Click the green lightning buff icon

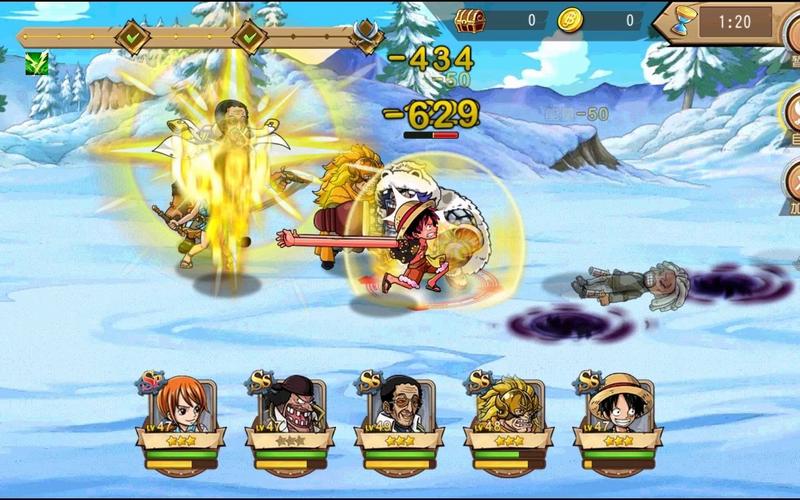[37, 63]
